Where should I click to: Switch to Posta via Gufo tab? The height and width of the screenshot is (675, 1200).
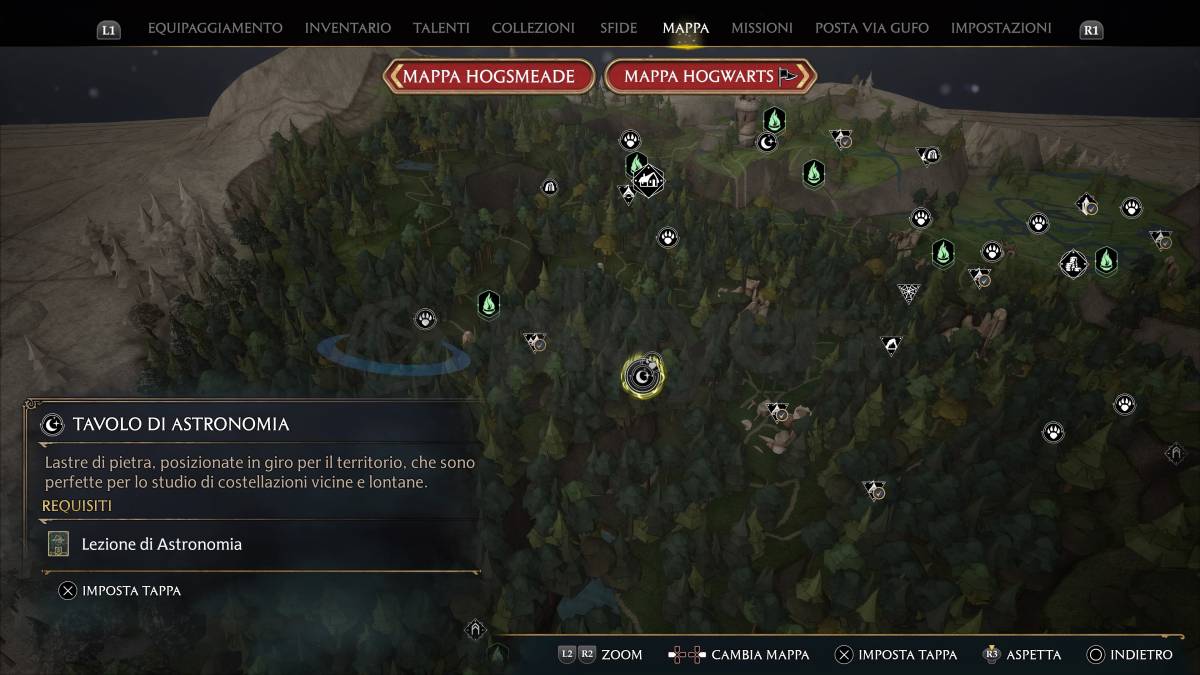(871, 28)
